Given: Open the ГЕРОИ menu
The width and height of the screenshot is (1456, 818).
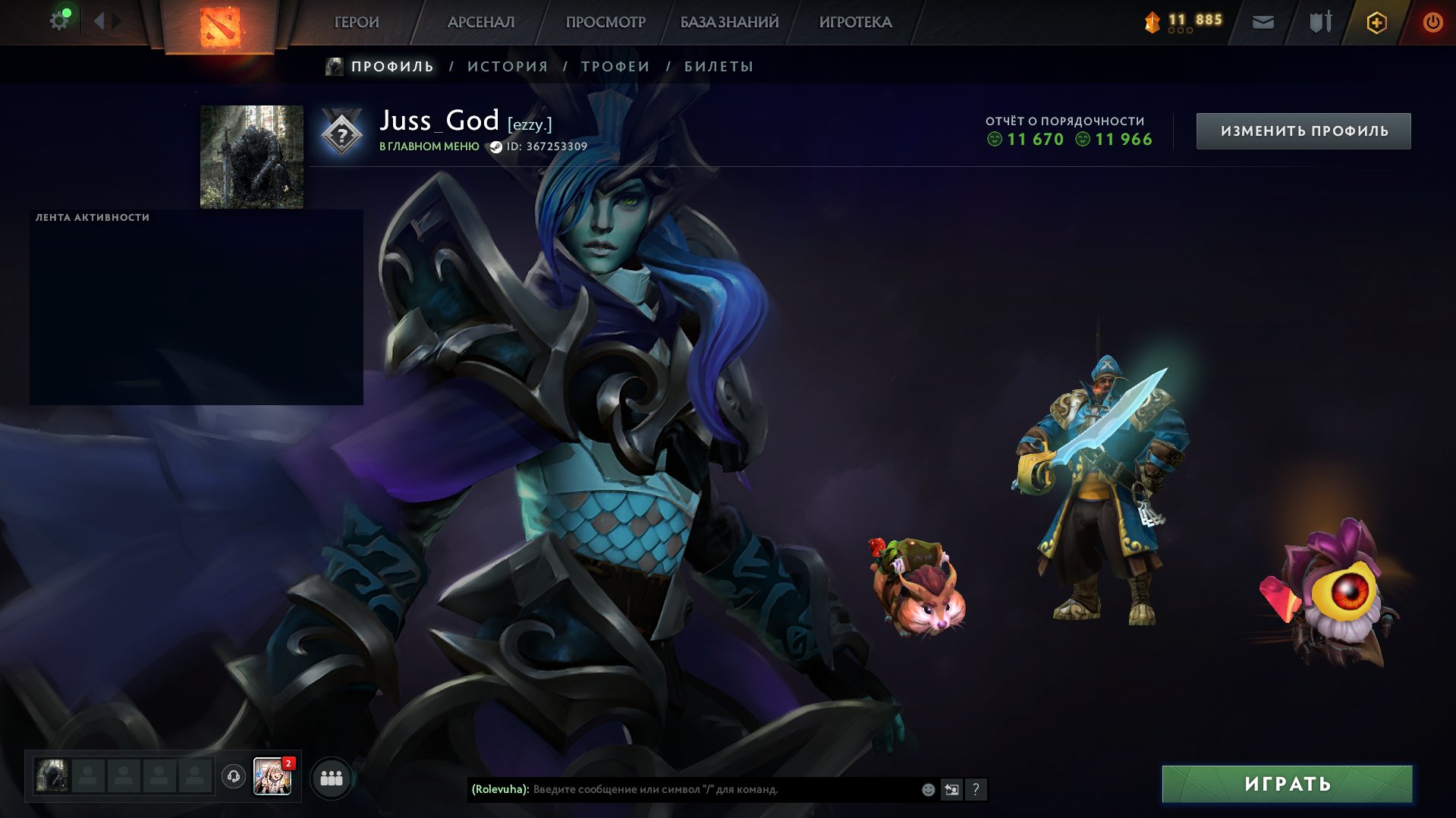Looking at the screenshot, I should [357, 23].
